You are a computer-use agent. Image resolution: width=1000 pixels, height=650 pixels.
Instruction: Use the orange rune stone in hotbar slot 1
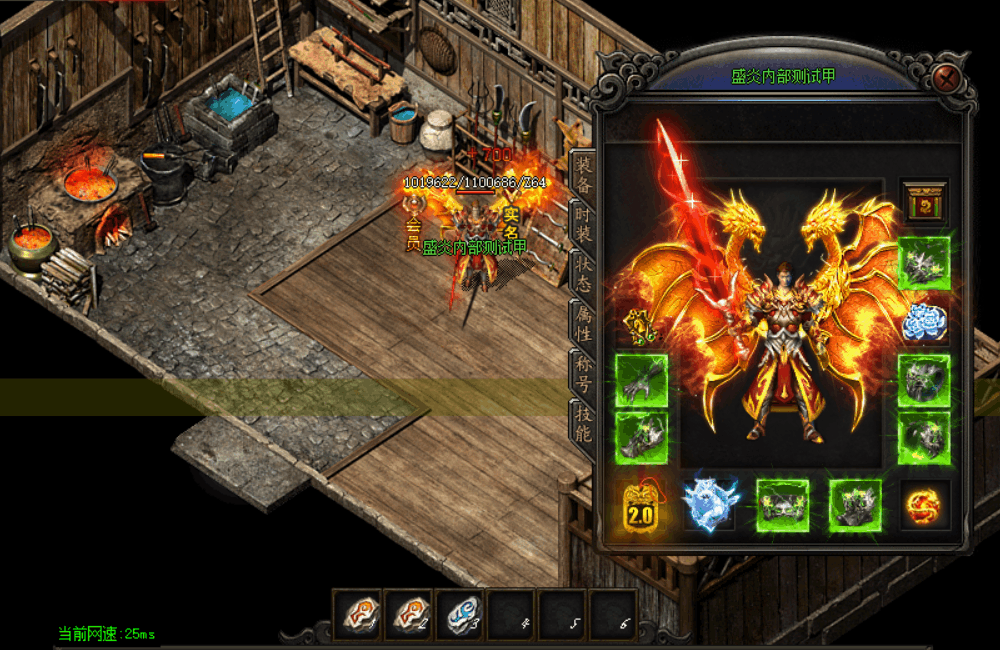click(x=357, y=613)
